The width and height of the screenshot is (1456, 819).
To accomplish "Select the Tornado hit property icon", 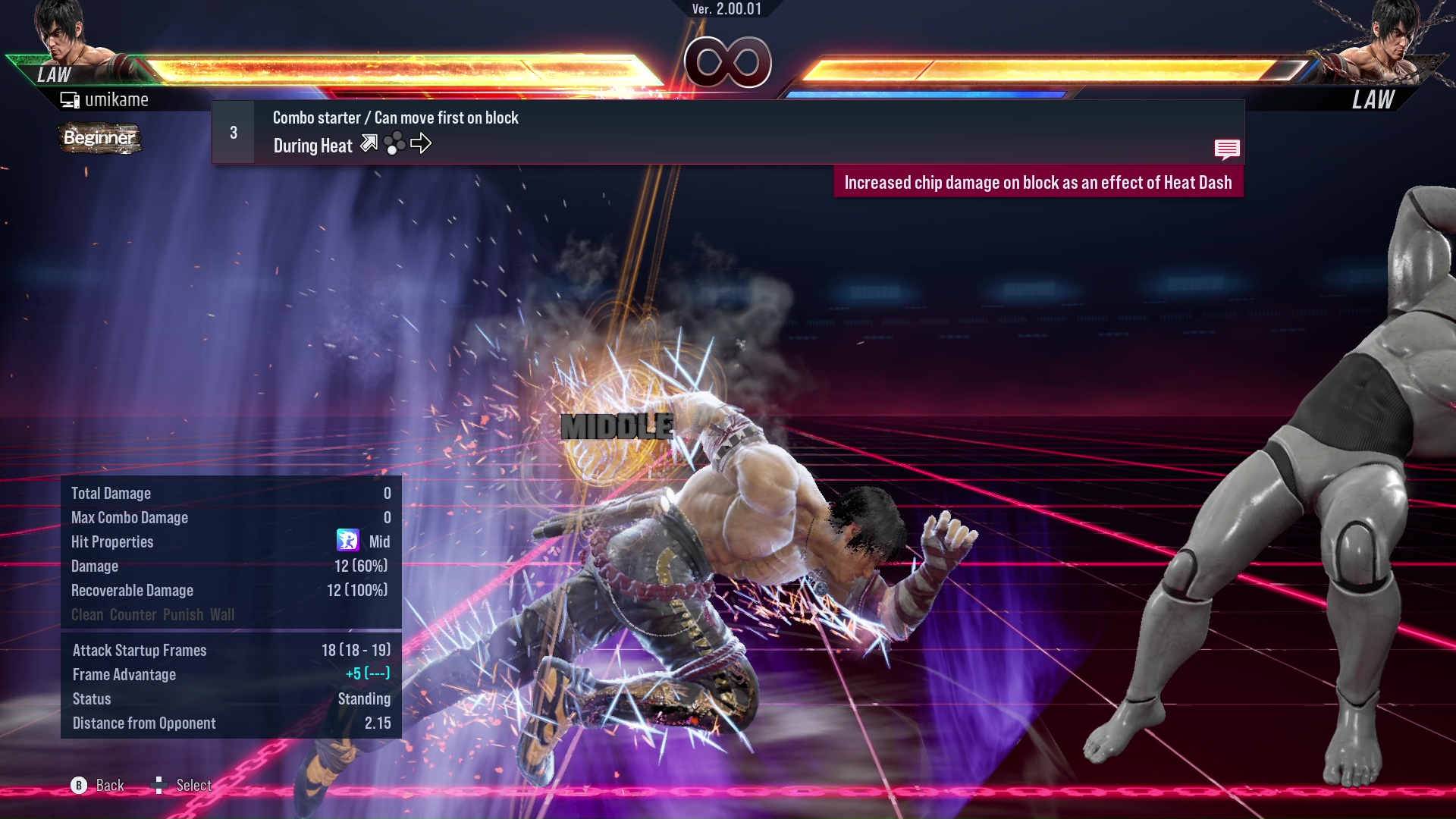I will 347,541.
